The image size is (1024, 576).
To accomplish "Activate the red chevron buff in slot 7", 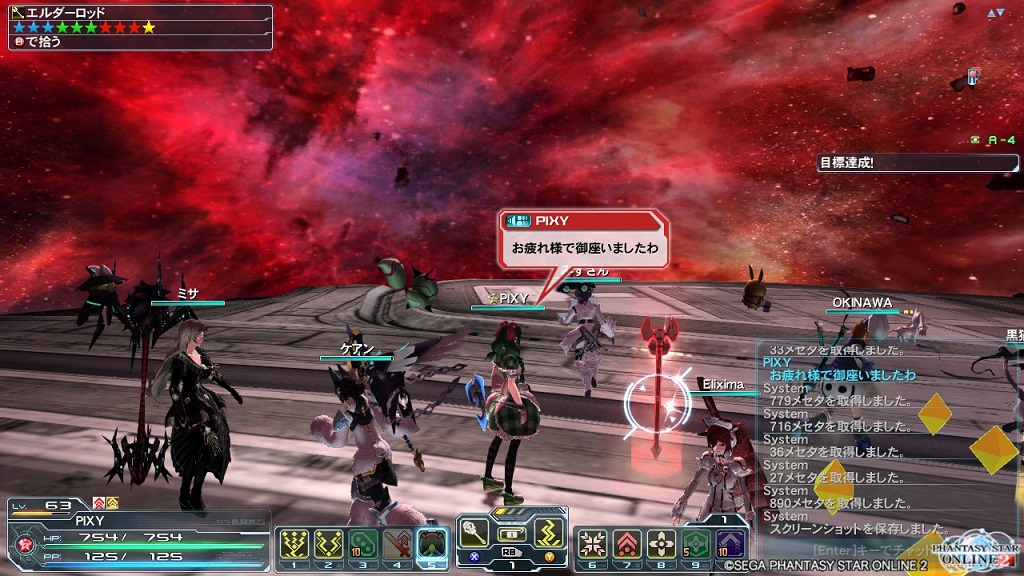I will [627, 544].
